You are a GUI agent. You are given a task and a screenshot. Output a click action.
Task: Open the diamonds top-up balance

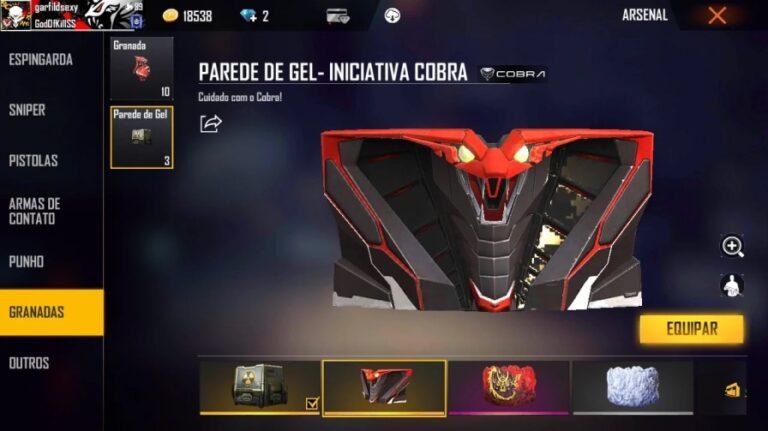(254, 16)
